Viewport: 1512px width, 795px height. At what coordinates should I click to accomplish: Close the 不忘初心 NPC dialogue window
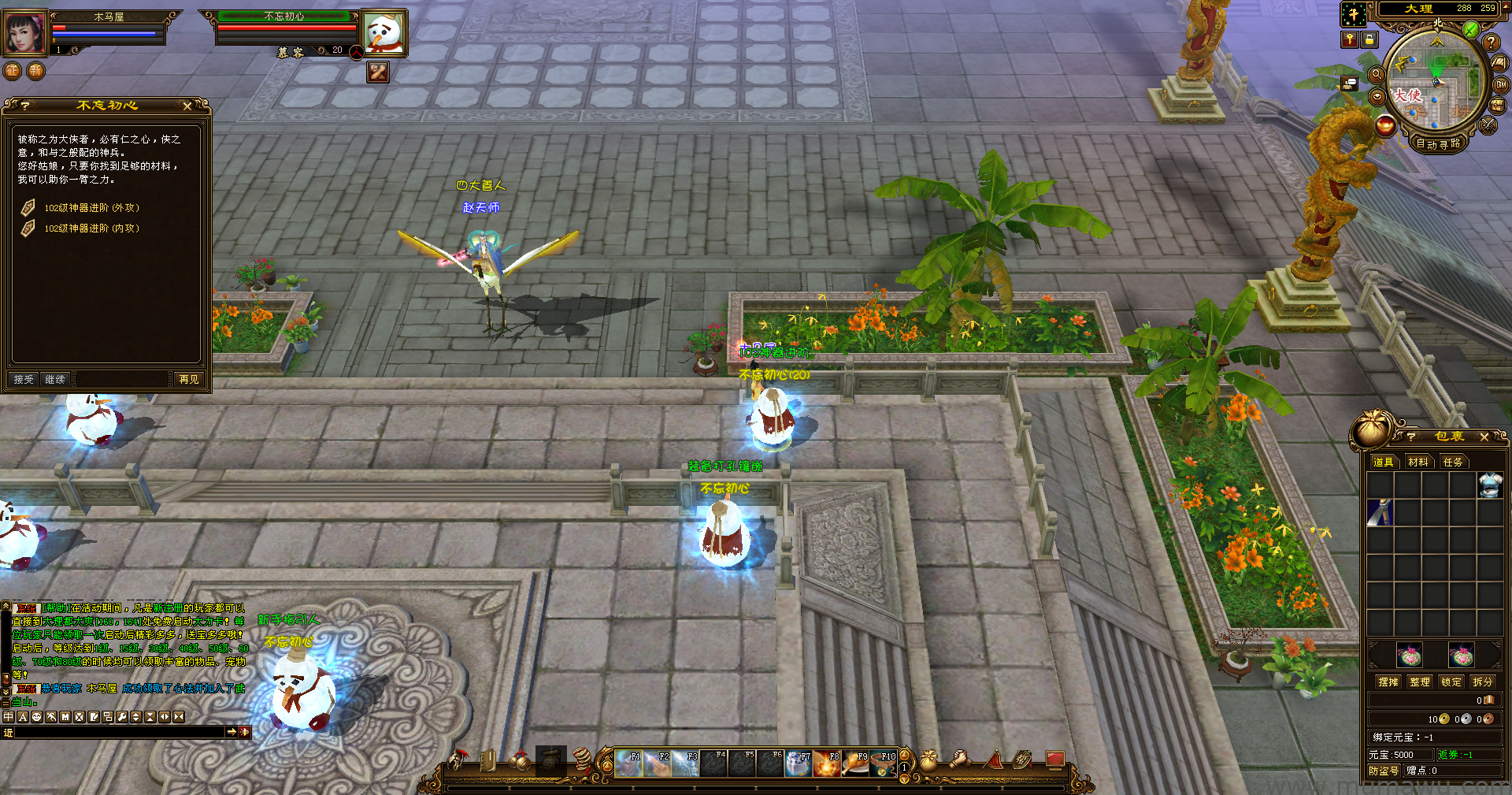(x=187, y=106)
